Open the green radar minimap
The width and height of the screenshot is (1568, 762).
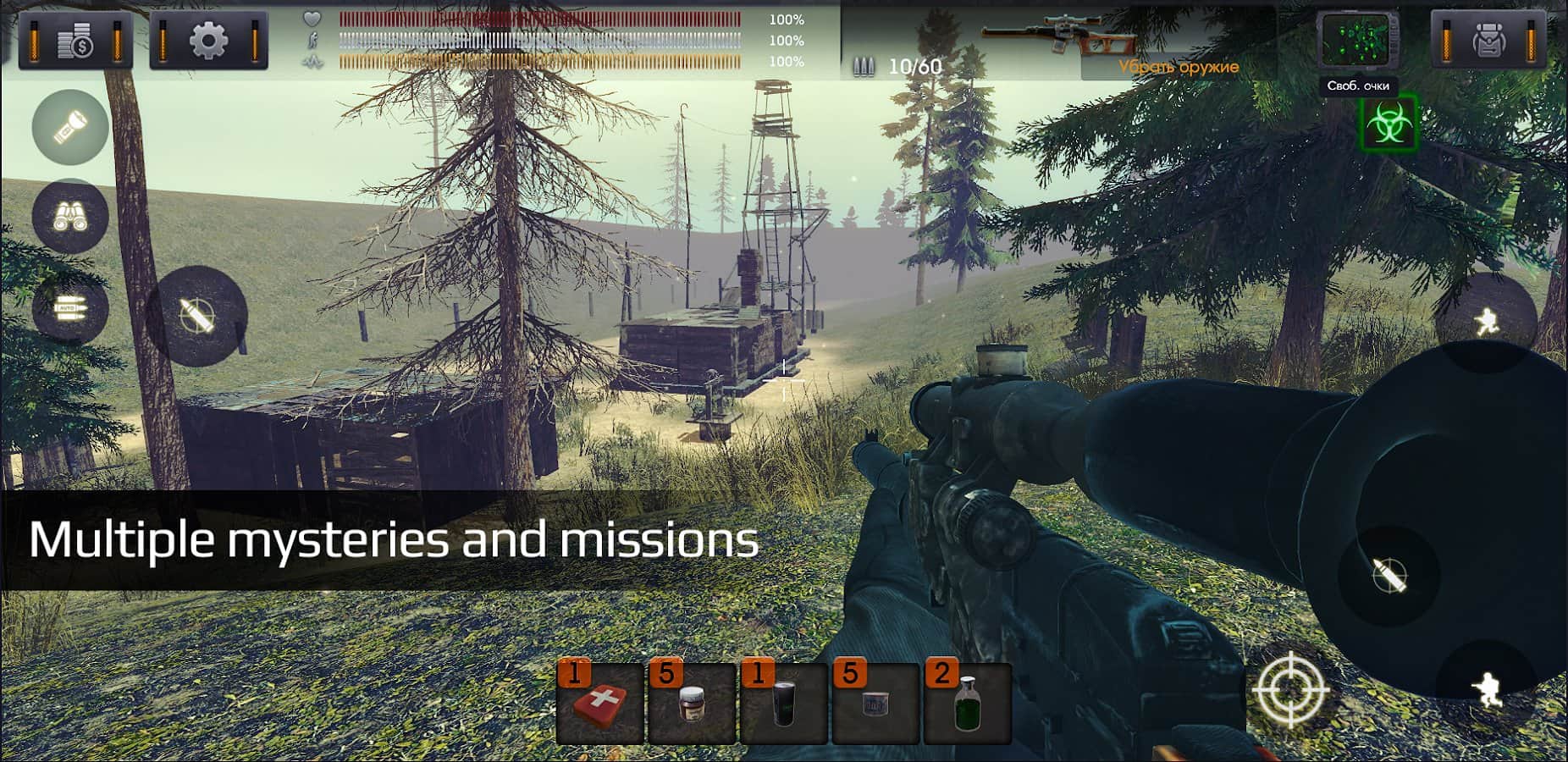[1357, 41]
